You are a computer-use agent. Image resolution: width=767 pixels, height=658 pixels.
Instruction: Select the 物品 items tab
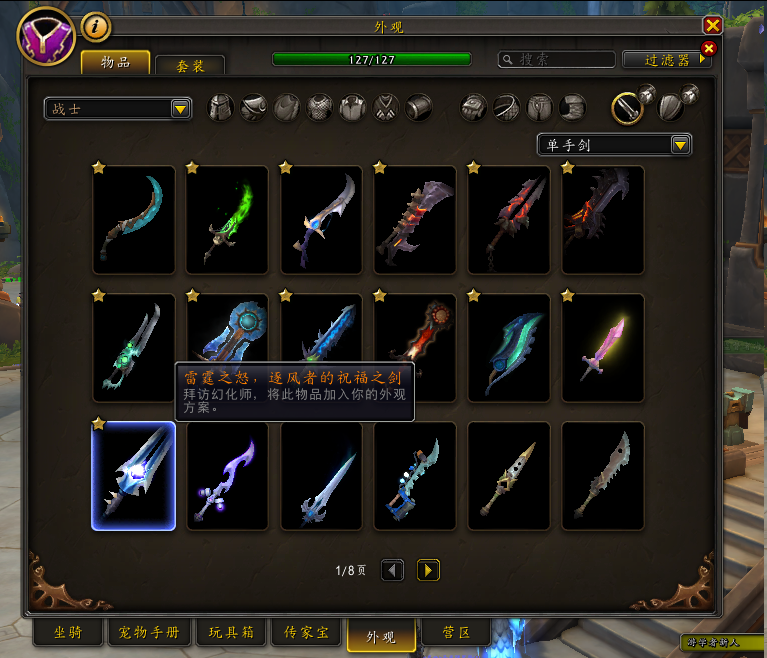(x=115, y=63)
